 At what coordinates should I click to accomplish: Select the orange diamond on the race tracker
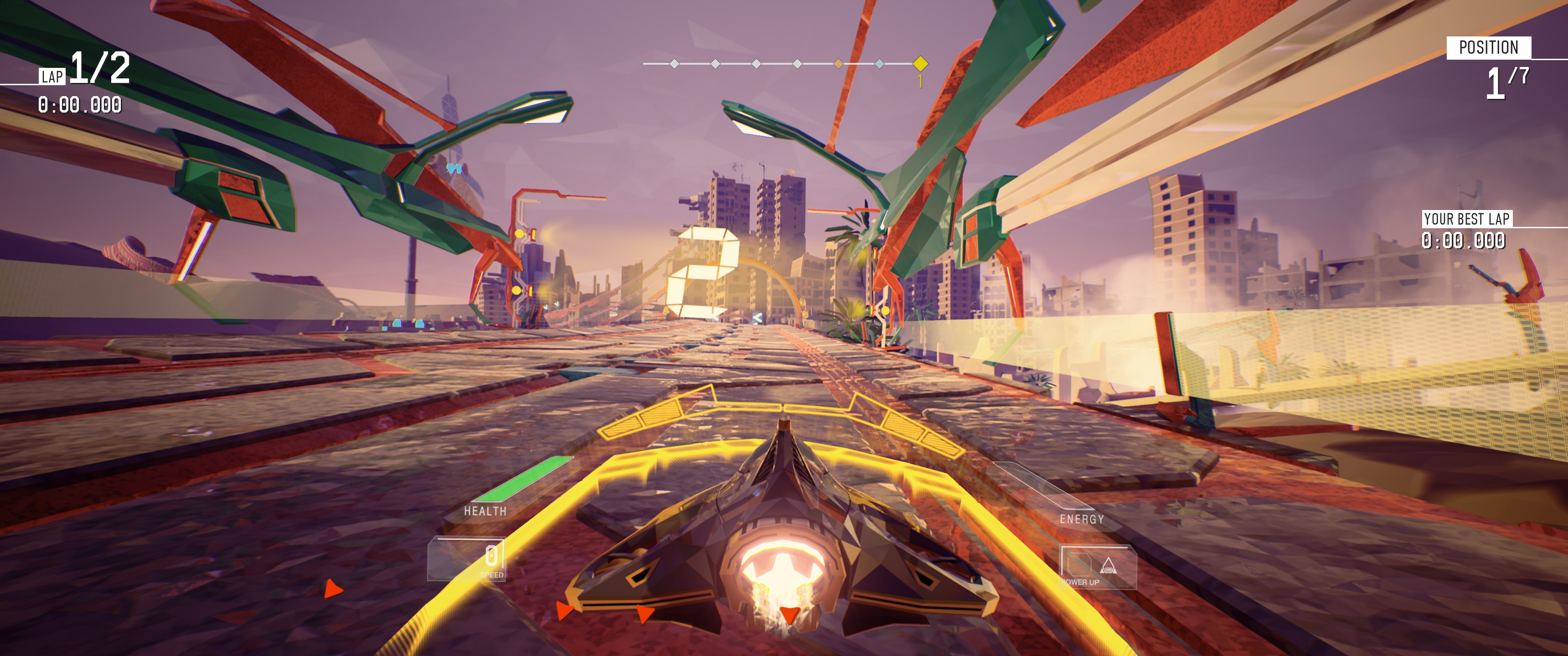click(x=838, y=63)
